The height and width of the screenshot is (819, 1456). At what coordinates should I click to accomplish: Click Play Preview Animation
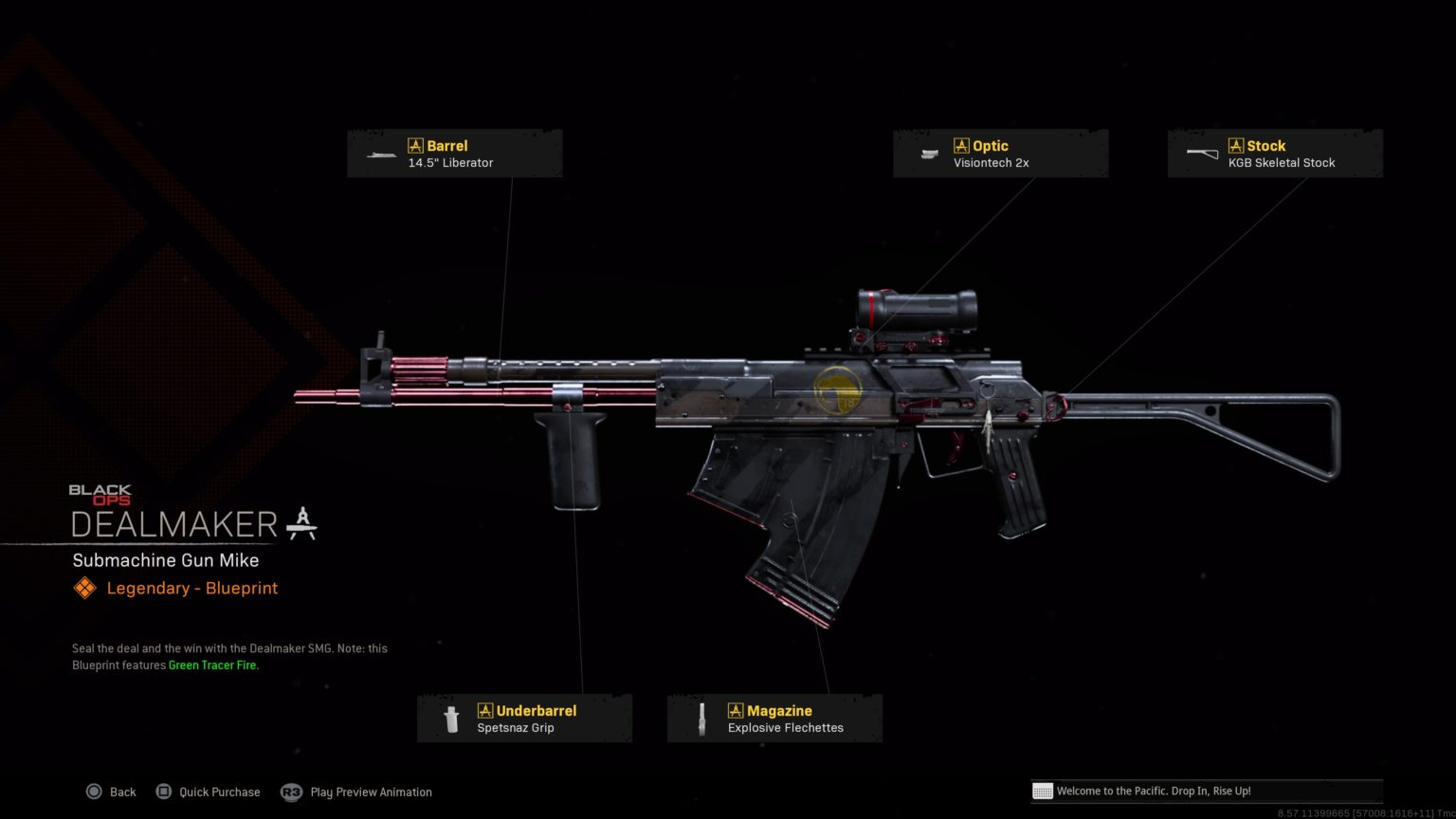pyautogui.click(x=370, y=792)
